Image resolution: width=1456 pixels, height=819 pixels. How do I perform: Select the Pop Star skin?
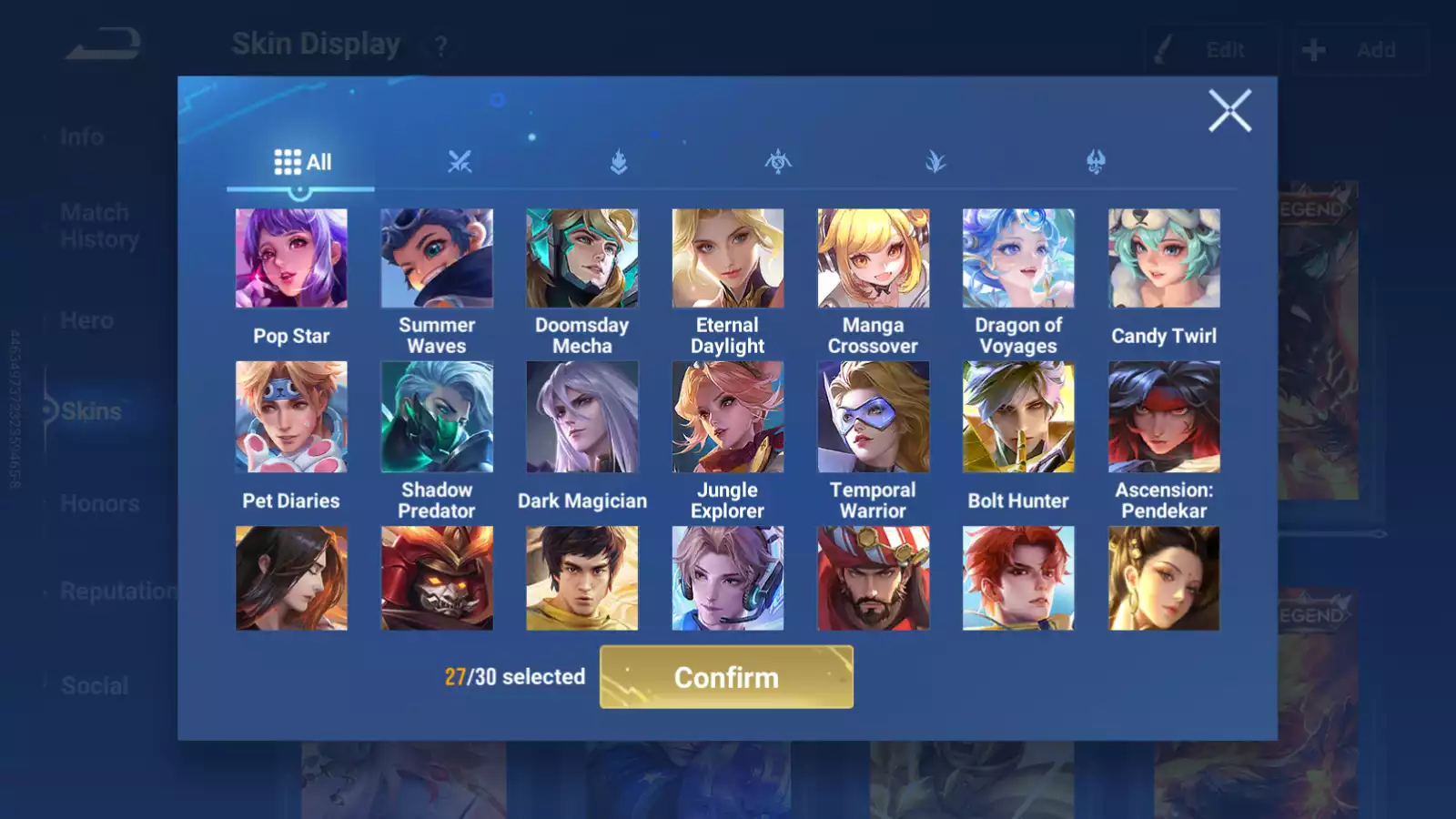coord(291,258)
